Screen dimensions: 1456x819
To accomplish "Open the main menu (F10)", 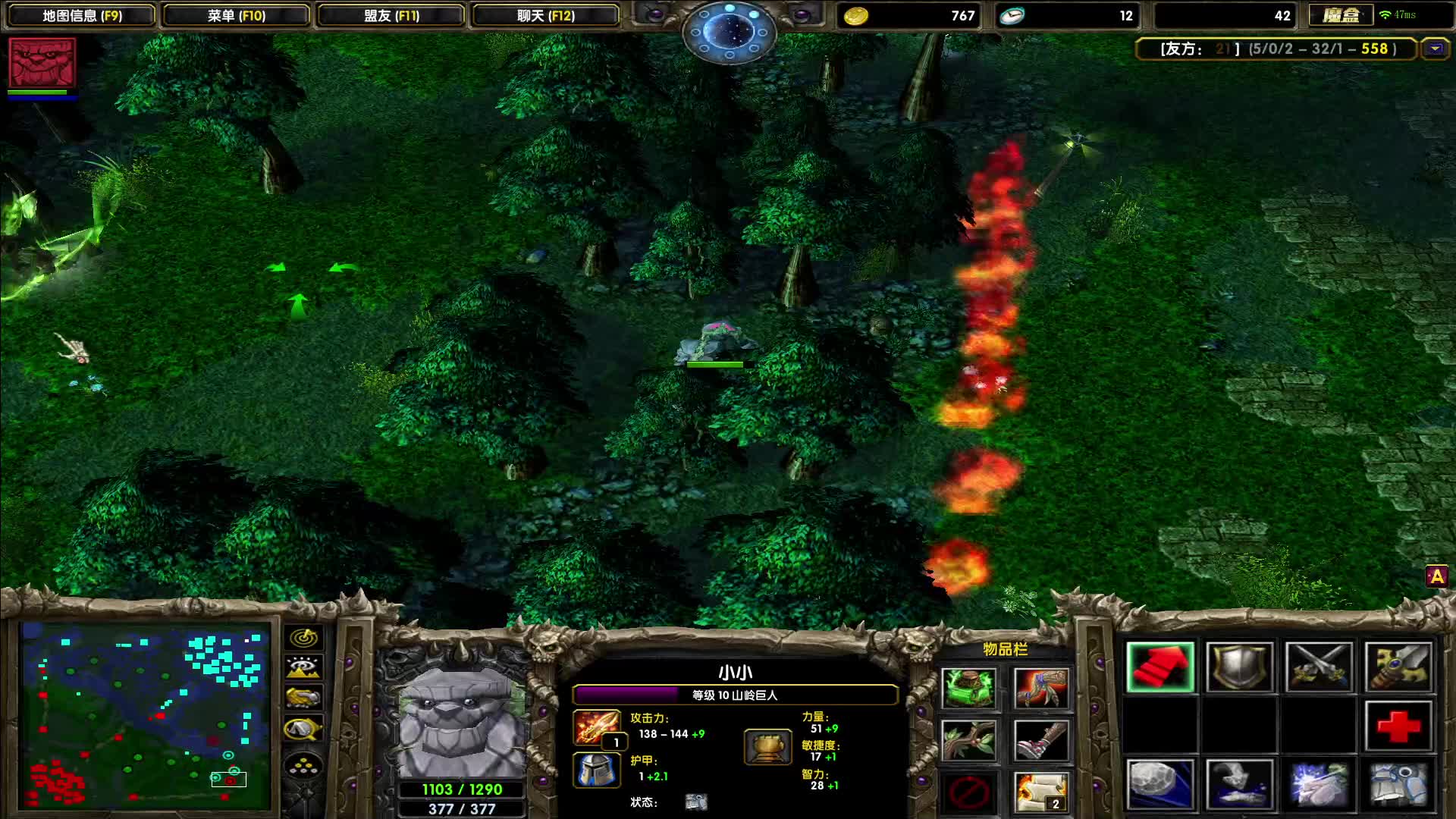I will (237, 15).
